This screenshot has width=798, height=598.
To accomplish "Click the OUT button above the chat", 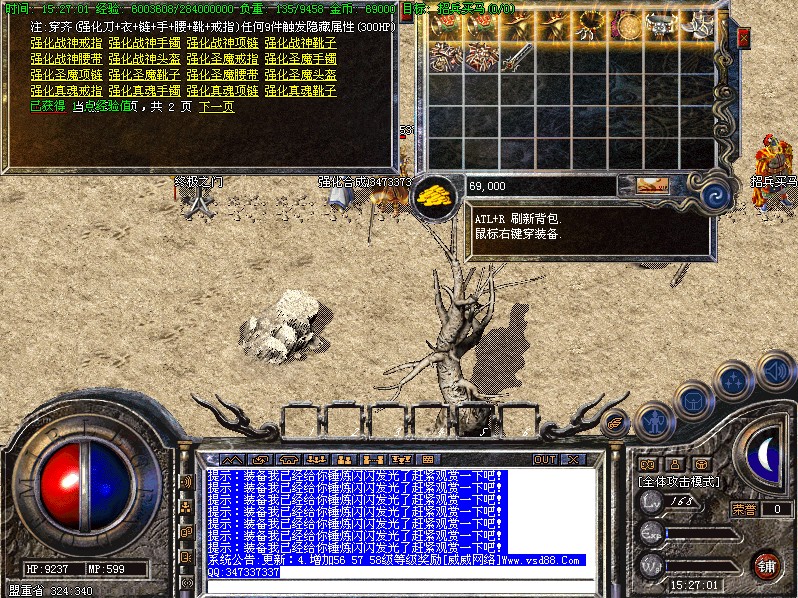I will (544, 460).
